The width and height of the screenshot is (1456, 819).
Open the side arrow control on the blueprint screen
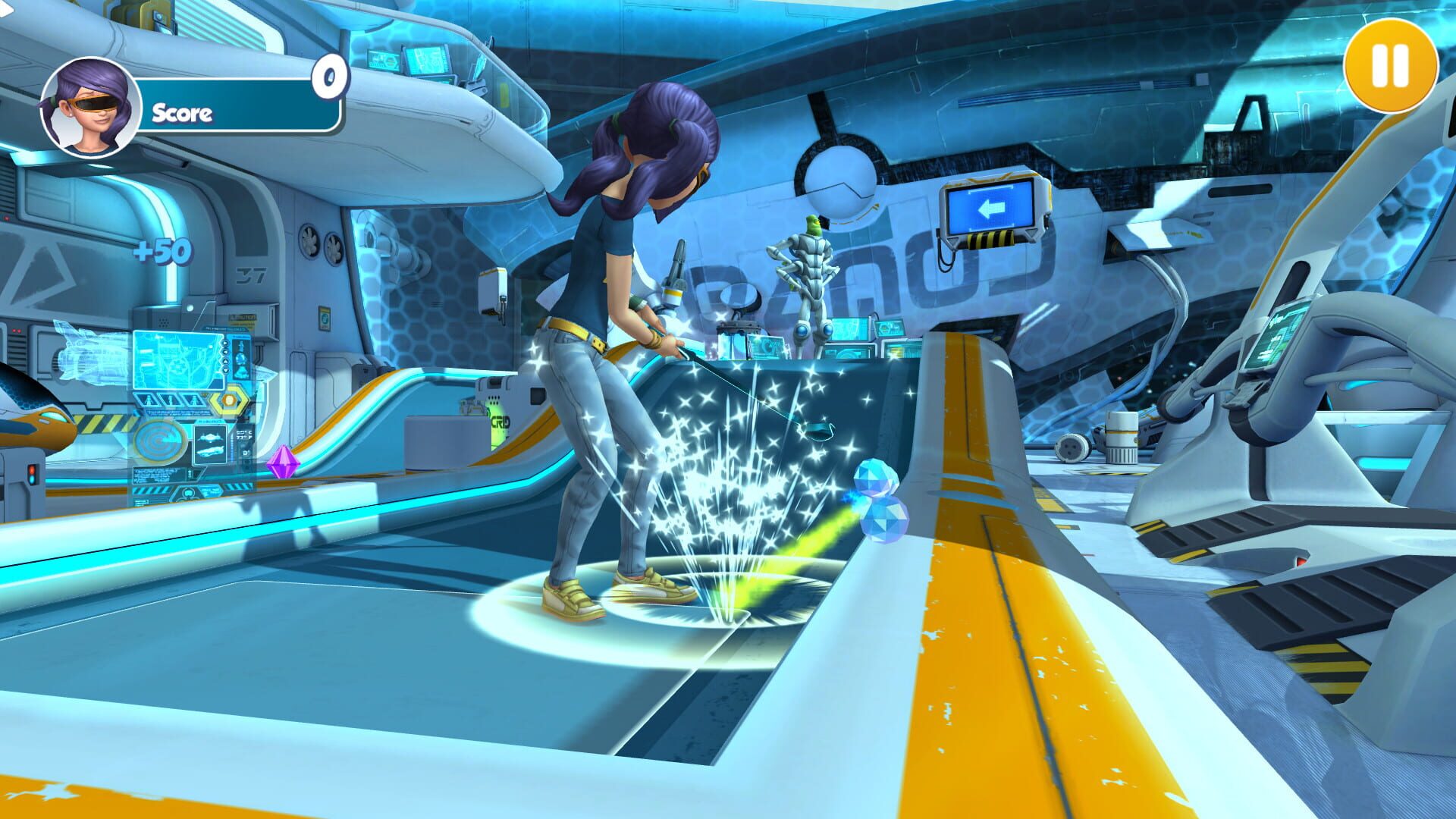[224, 344]
